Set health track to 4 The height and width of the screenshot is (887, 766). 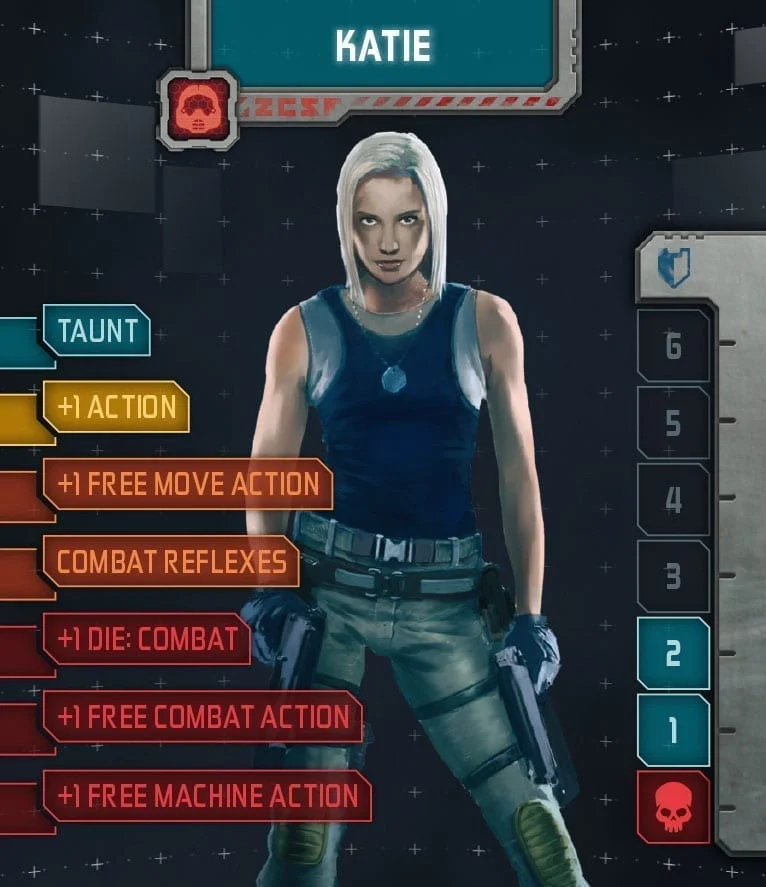click(x=673, y=499)
